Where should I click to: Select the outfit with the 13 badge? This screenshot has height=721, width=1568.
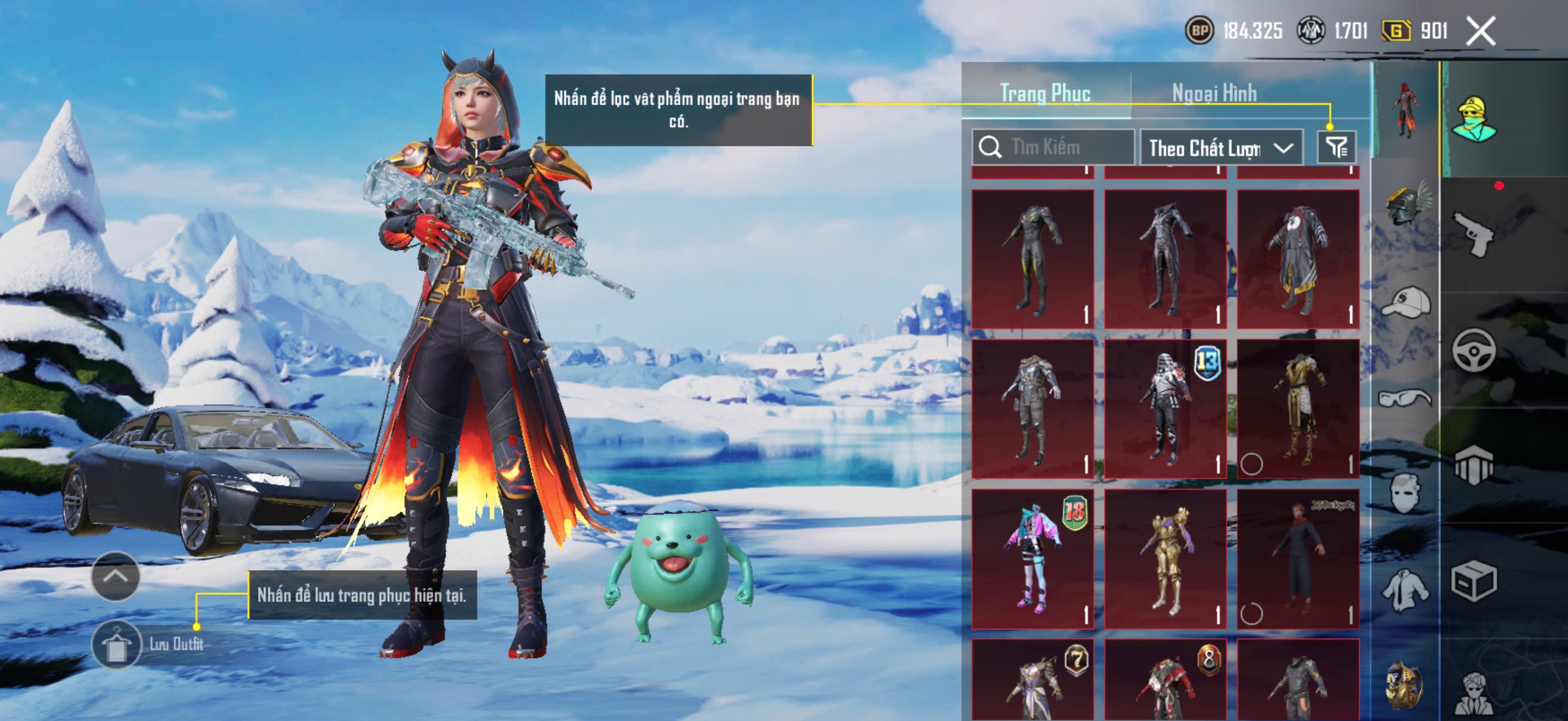[x=1165, y=409]
